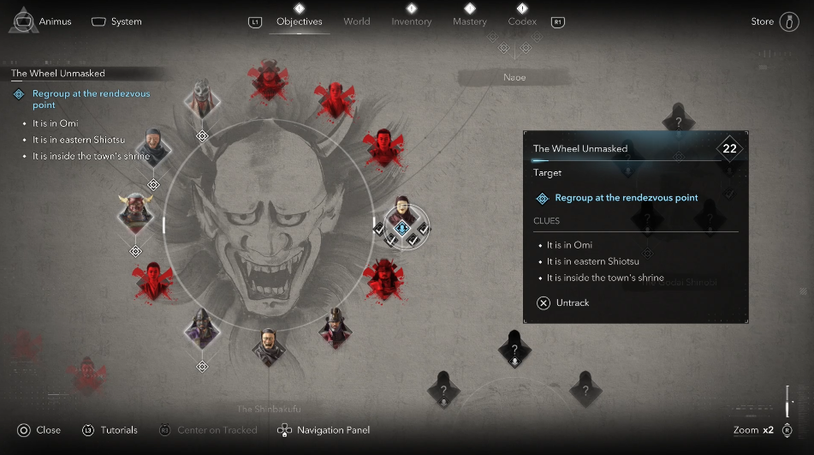Select the horned-helmet samurai target portrait

(135, 211)
